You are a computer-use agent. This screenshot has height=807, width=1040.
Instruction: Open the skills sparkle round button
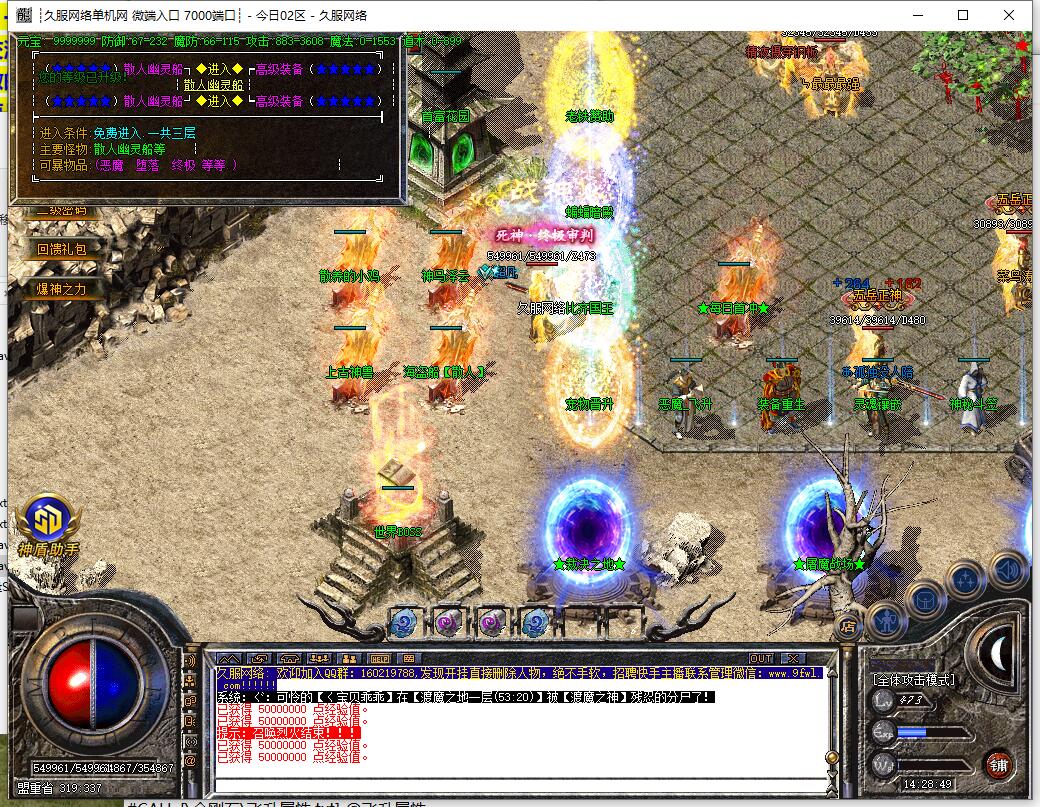click(x=966, y=580)
